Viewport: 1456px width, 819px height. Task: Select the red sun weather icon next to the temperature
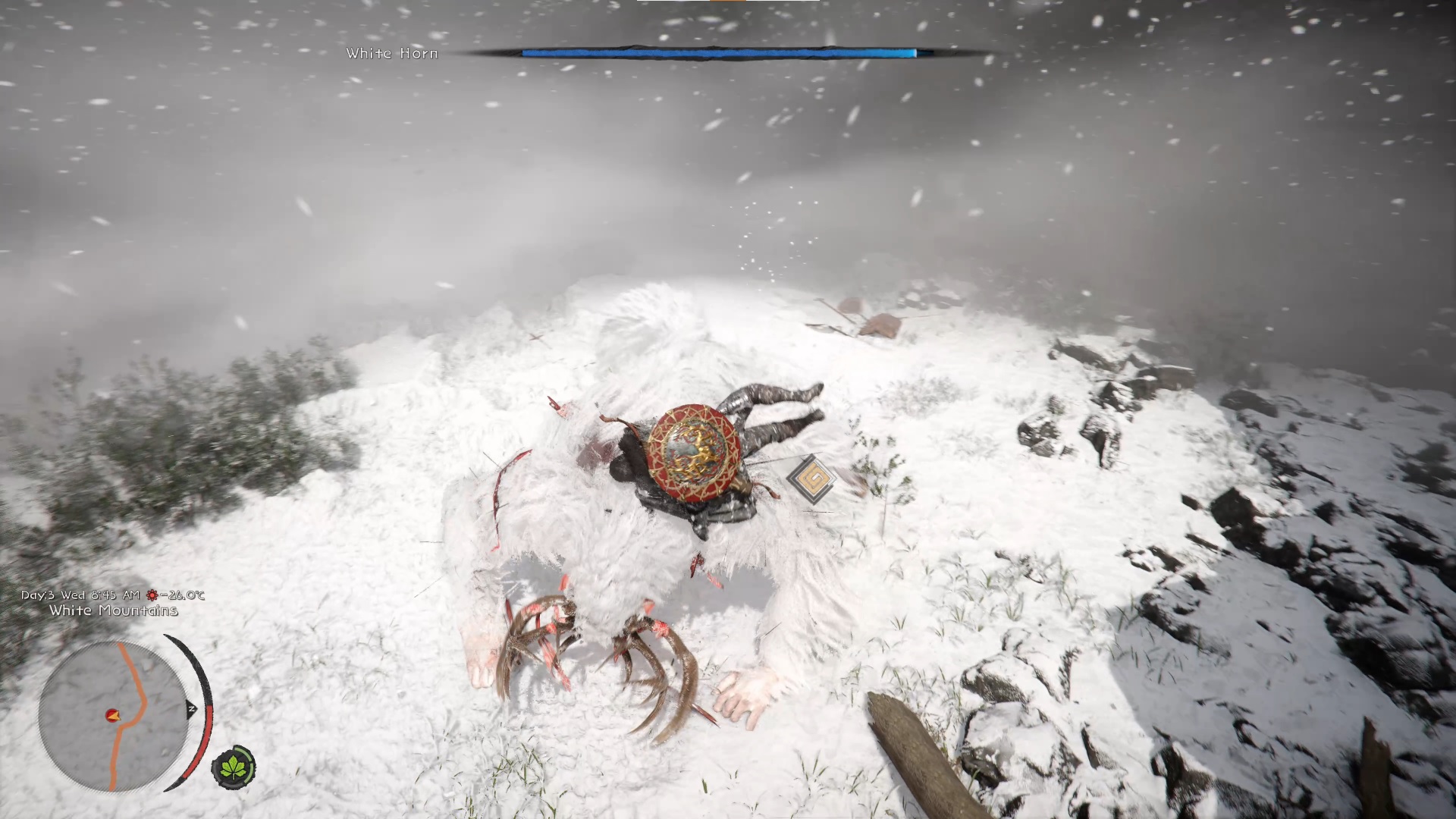tap(152, 596)
